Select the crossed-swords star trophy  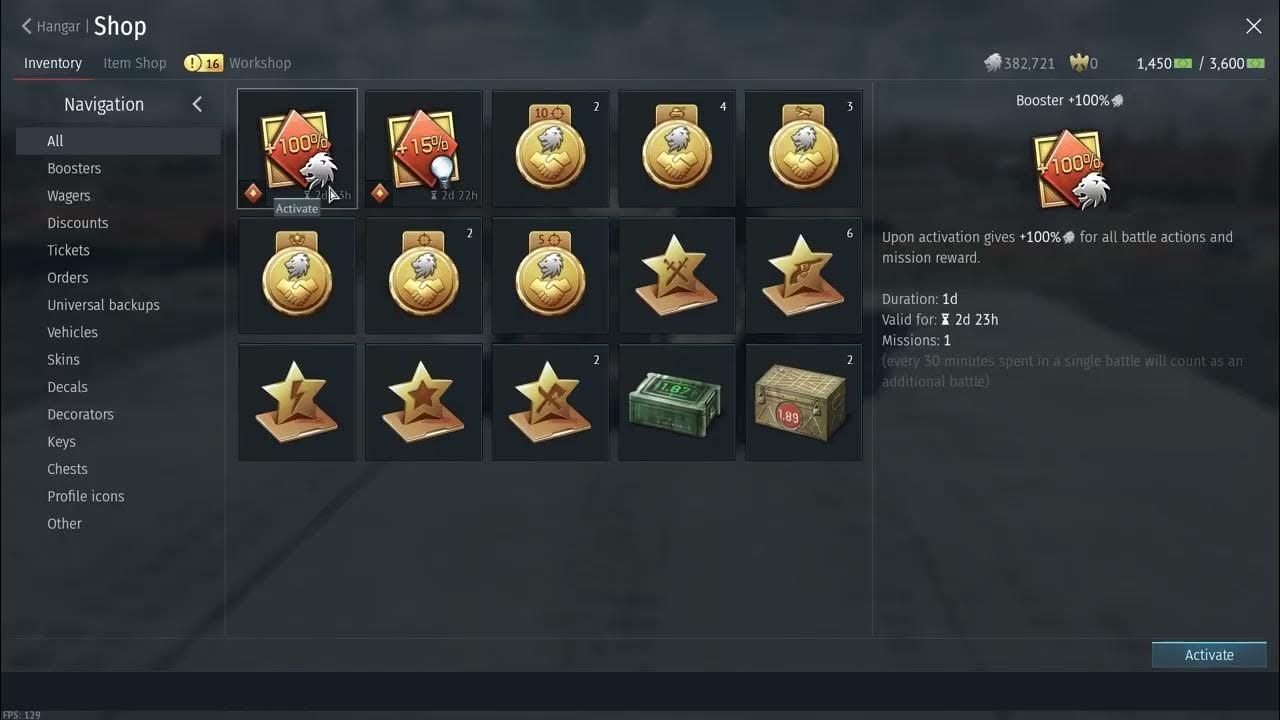pos(677,275)
